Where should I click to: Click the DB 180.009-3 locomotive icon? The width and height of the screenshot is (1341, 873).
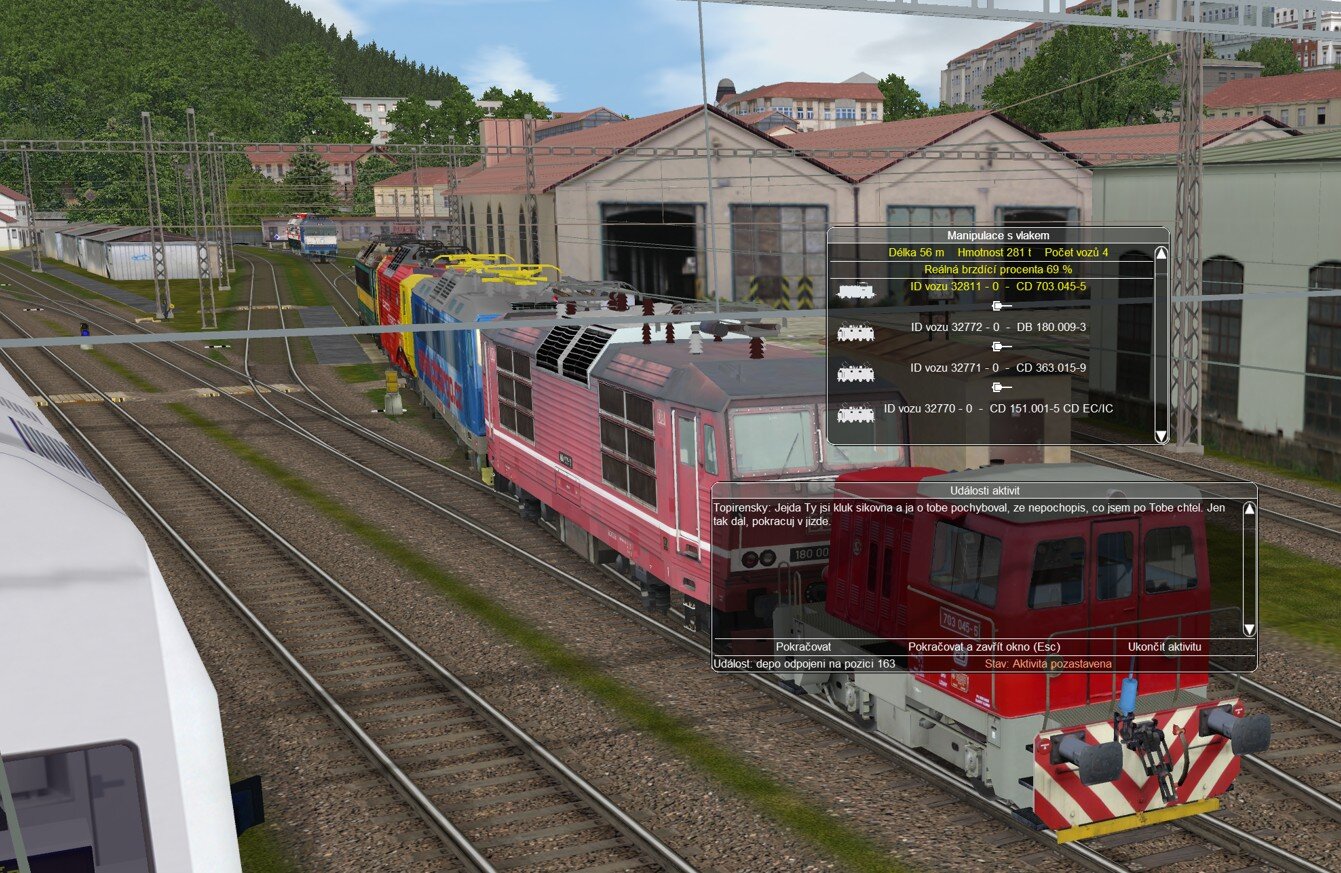tap(856, 334)
